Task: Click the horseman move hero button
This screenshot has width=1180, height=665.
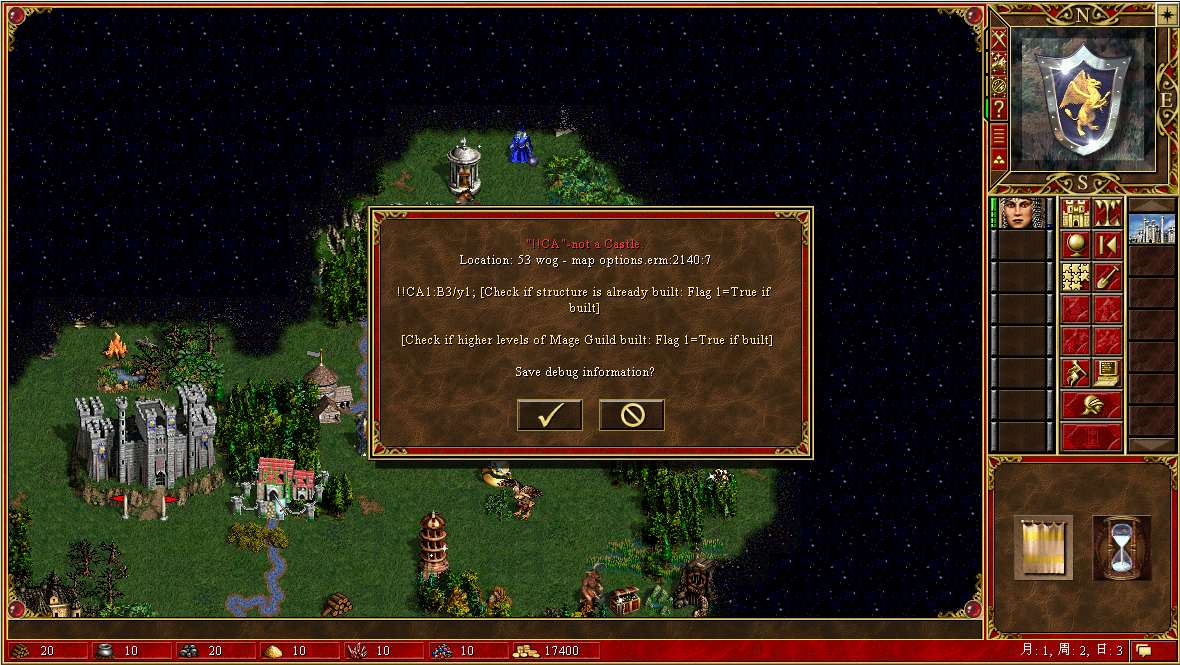Action: point(1076,373)
